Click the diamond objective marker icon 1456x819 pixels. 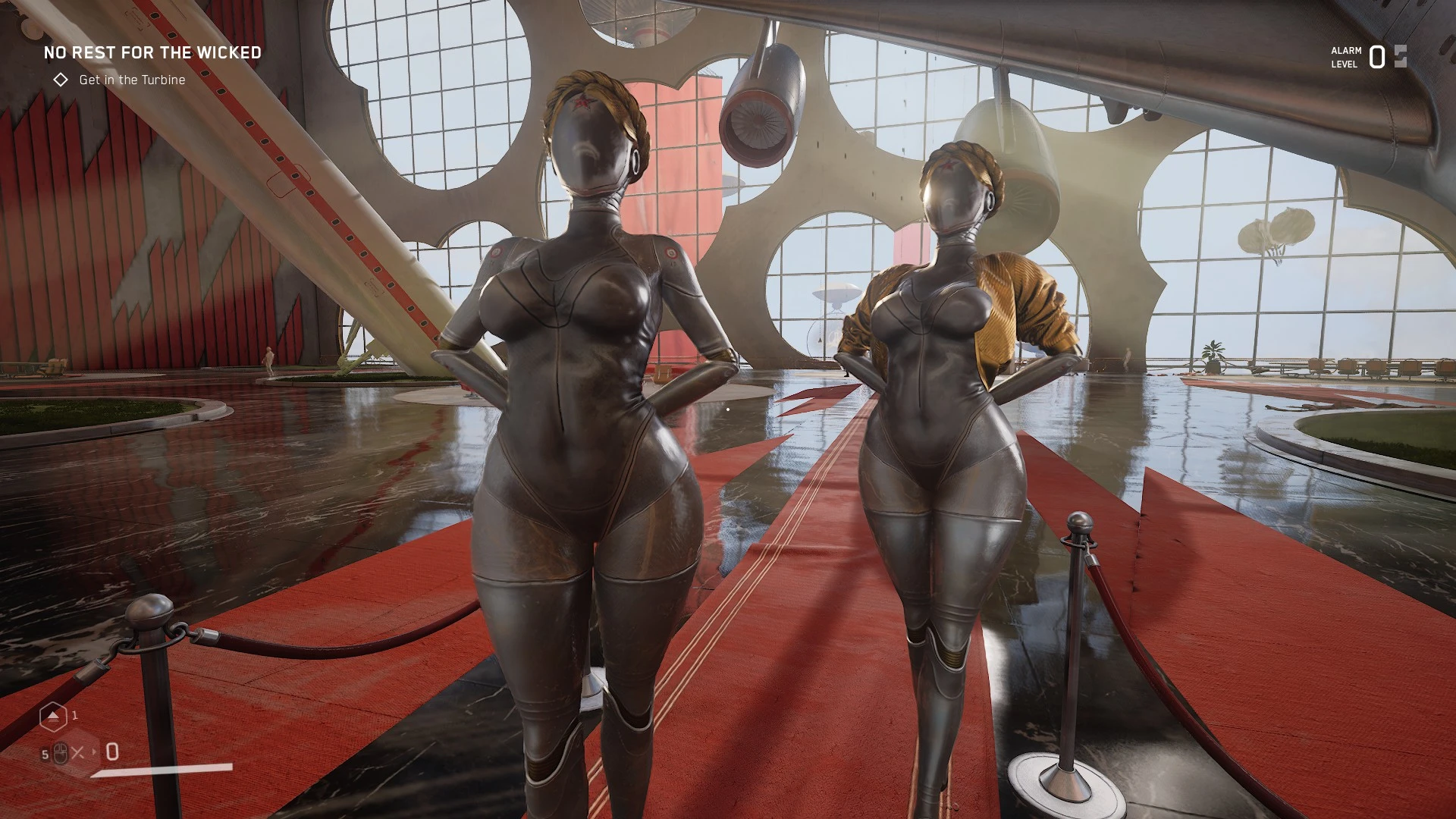[x=61, y=78]
